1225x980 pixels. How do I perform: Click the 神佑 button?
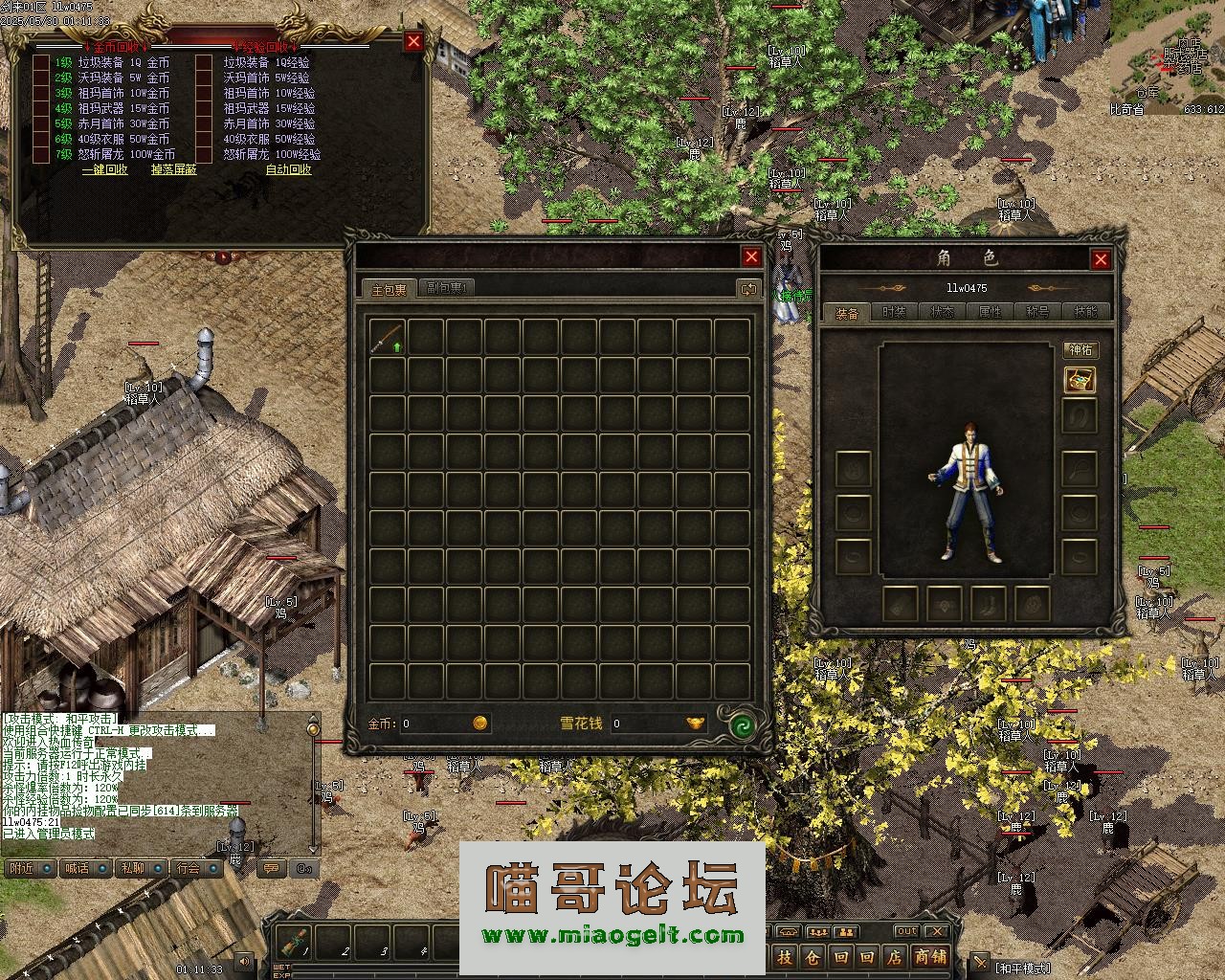pyautogui.click(x=1080, y=350)
